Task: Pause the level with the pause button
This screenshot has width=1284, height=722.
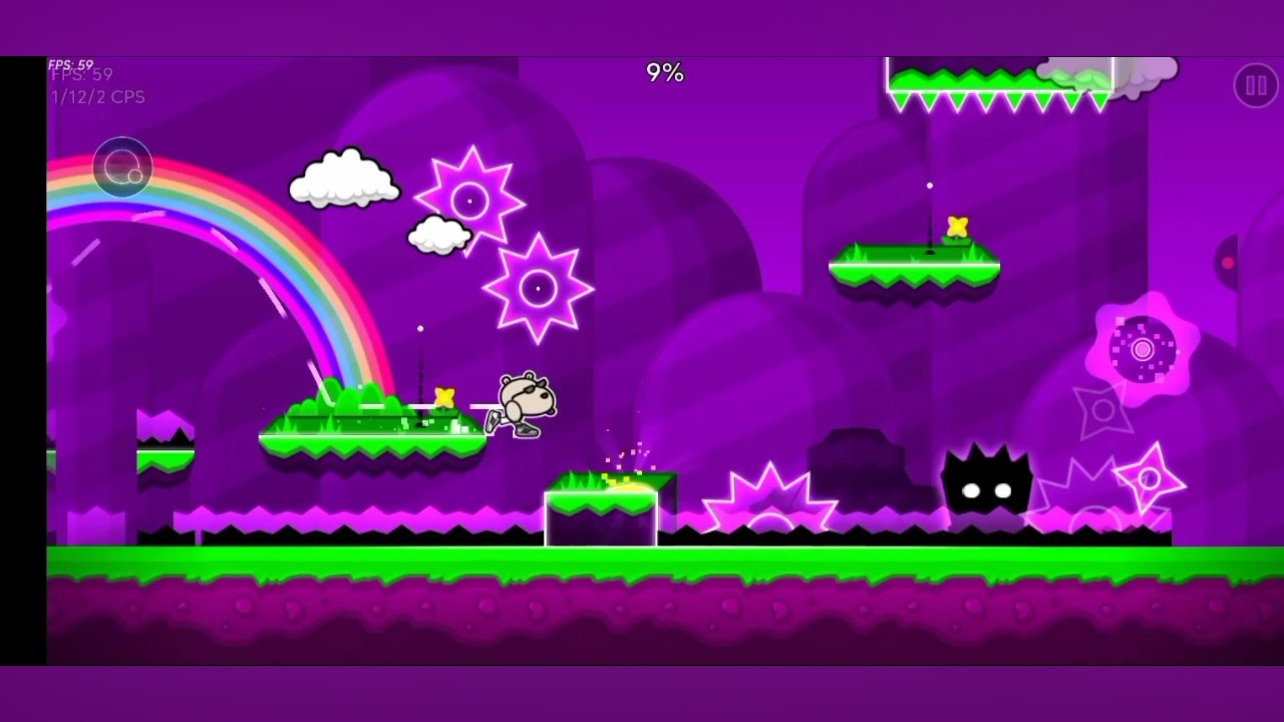Action: (1255, 85)
